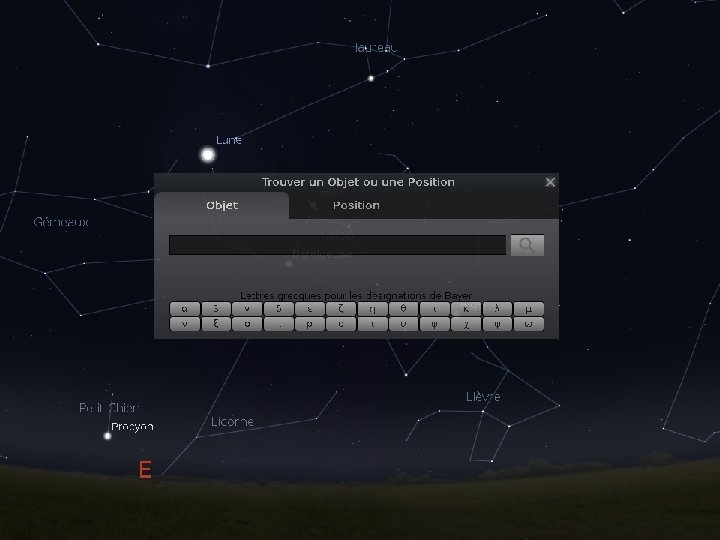Close the Trouver un Objet dialog
The height and width of the screenshot is (540, 720).
pos(549,182)
